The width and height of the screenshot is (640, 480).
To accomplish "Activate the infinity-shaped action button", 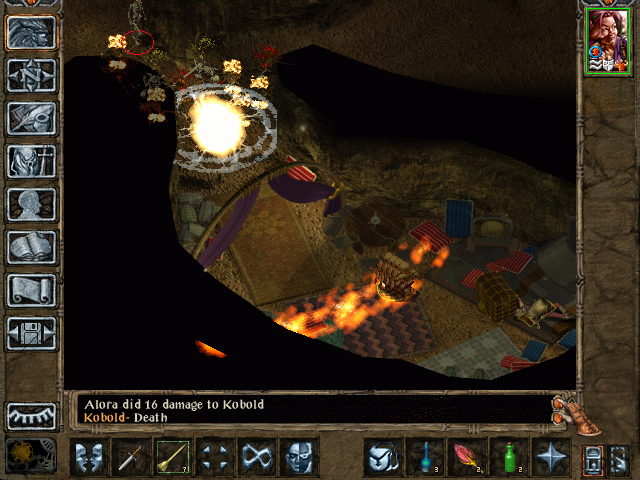I will pos(257,458).
